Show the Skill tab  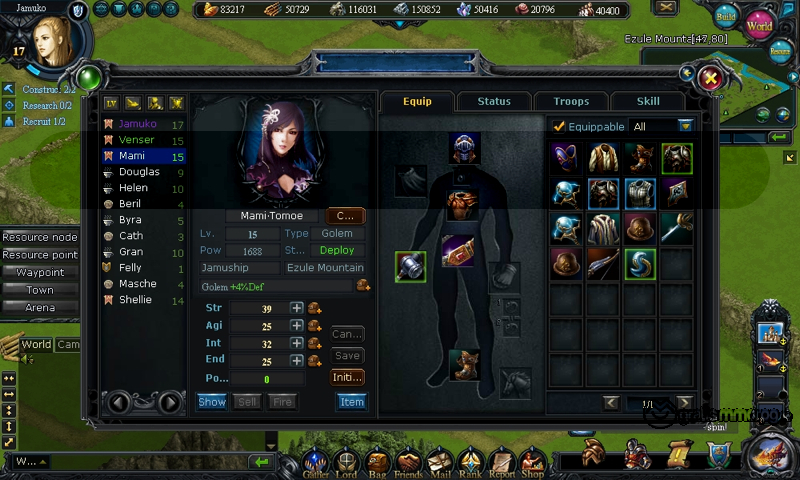point(648,101)
